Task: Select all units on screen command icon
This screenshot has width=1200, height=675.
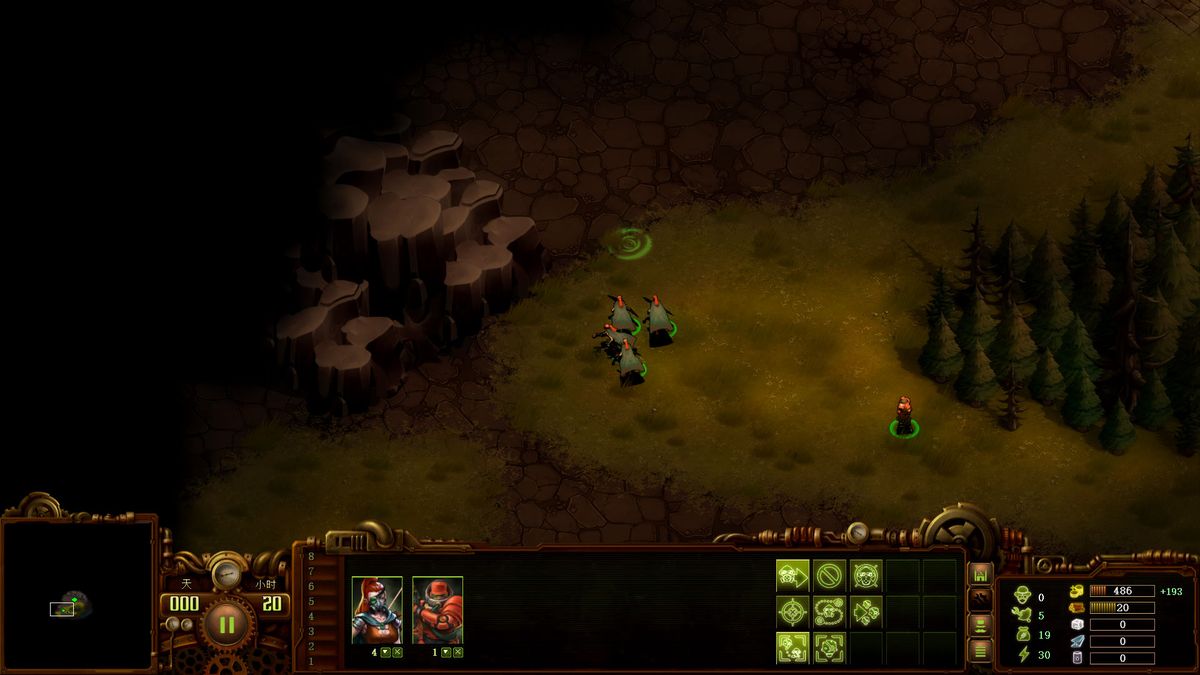Action: pyautogui.click(x=793, y=647)
